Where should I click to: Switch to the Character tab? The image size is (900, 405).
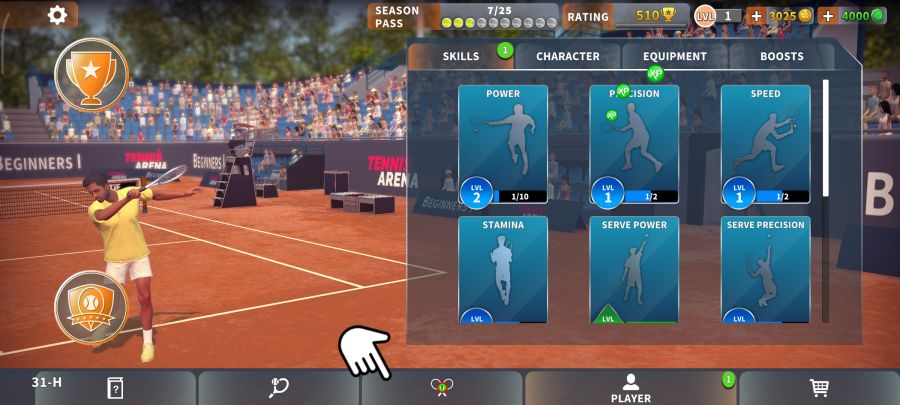[x=568, y=57]
